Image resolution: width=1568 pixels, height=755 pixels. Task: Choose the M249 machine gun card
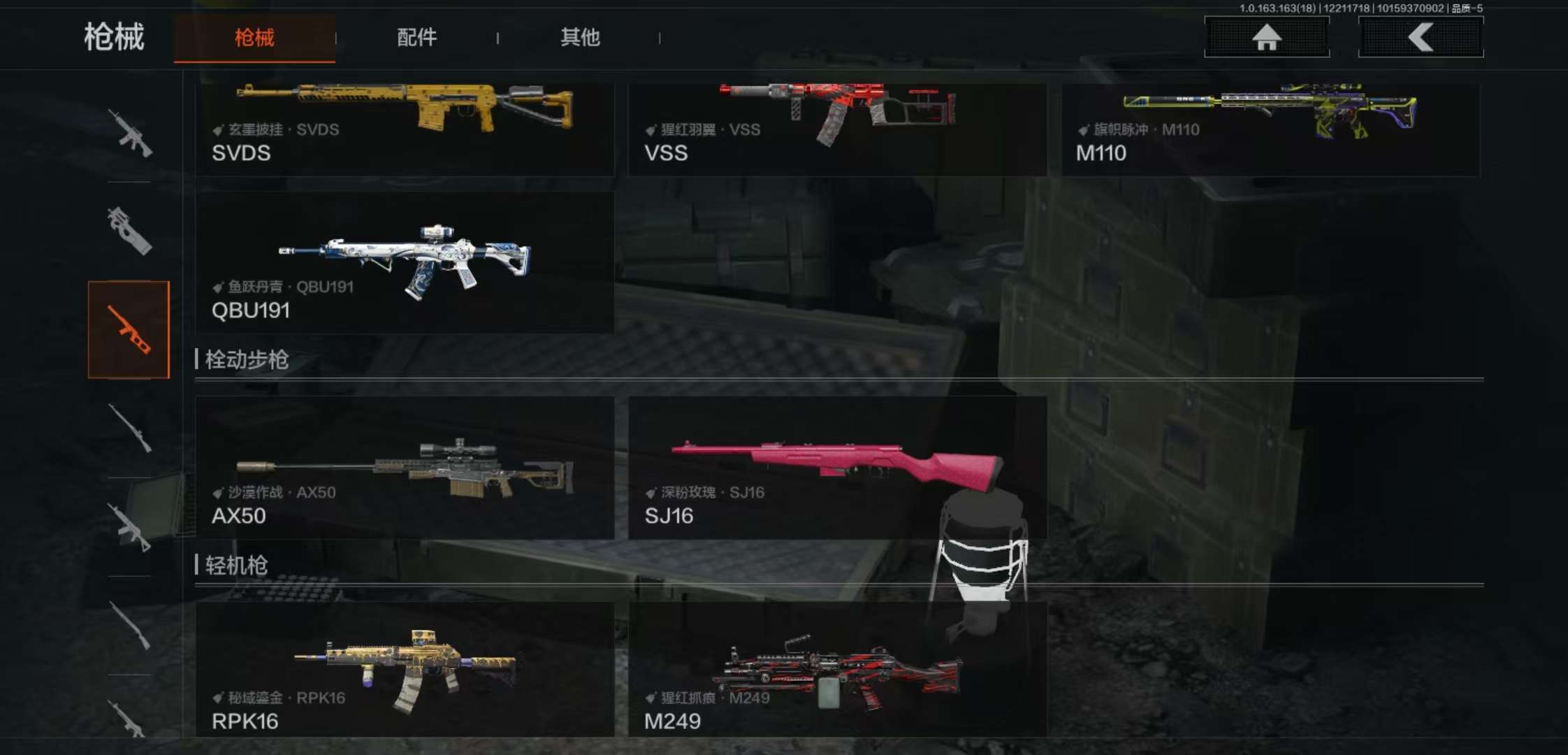[x=837, y=670]
